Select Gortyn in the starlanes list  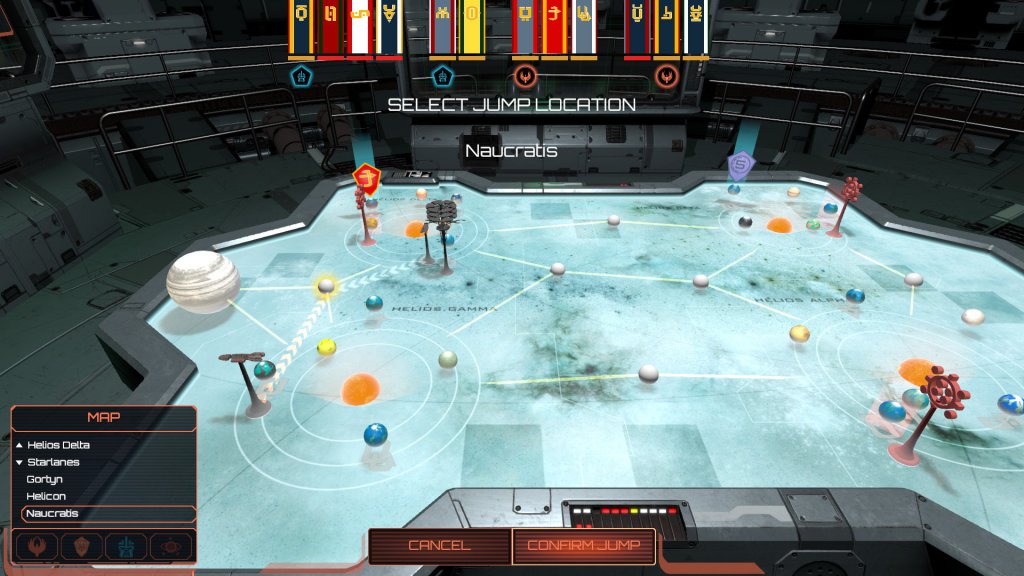tap(45, 479)
